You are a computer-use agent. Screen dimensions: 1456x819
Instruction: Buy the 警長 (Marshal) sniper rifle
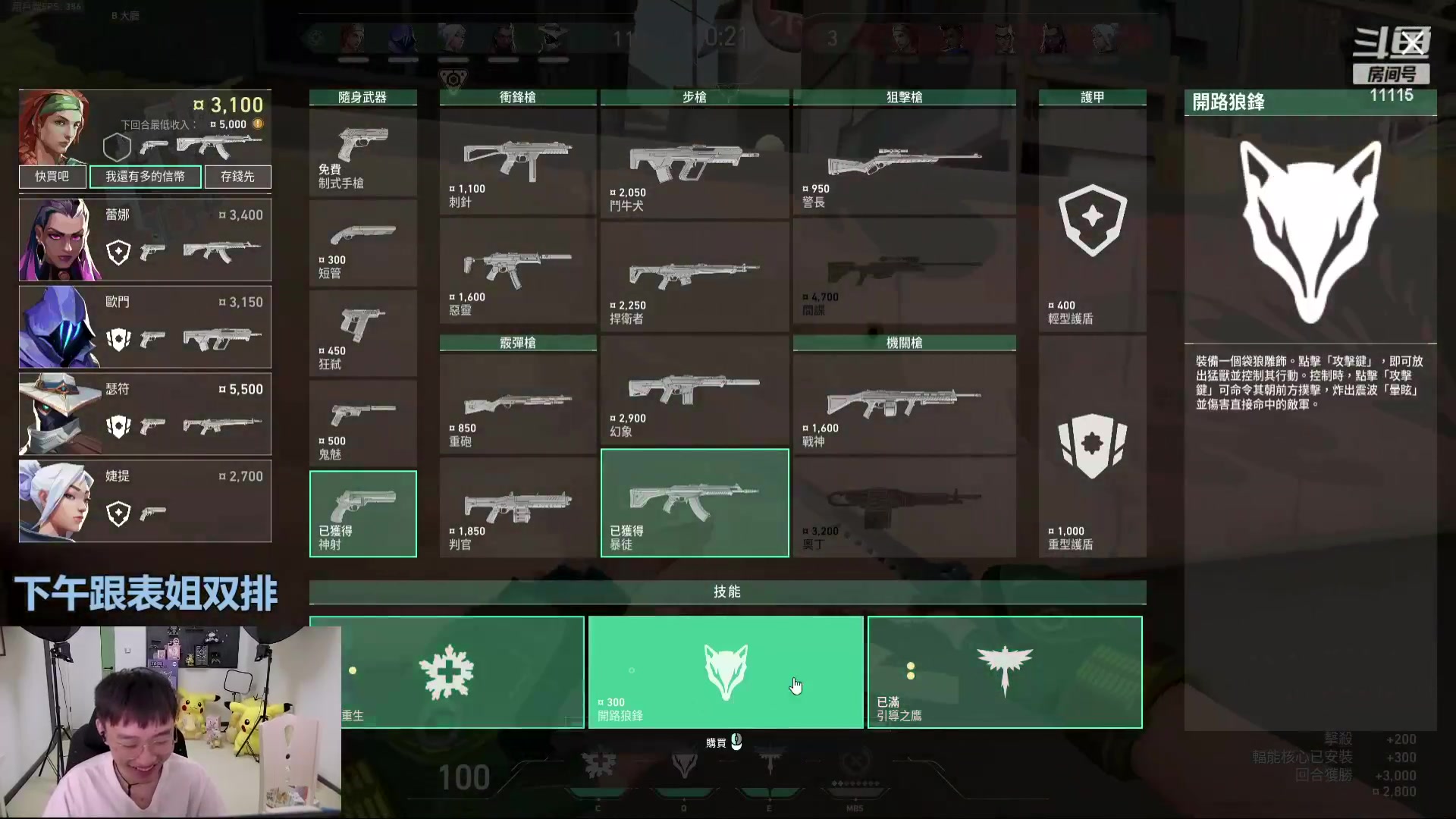coord(904,162)
